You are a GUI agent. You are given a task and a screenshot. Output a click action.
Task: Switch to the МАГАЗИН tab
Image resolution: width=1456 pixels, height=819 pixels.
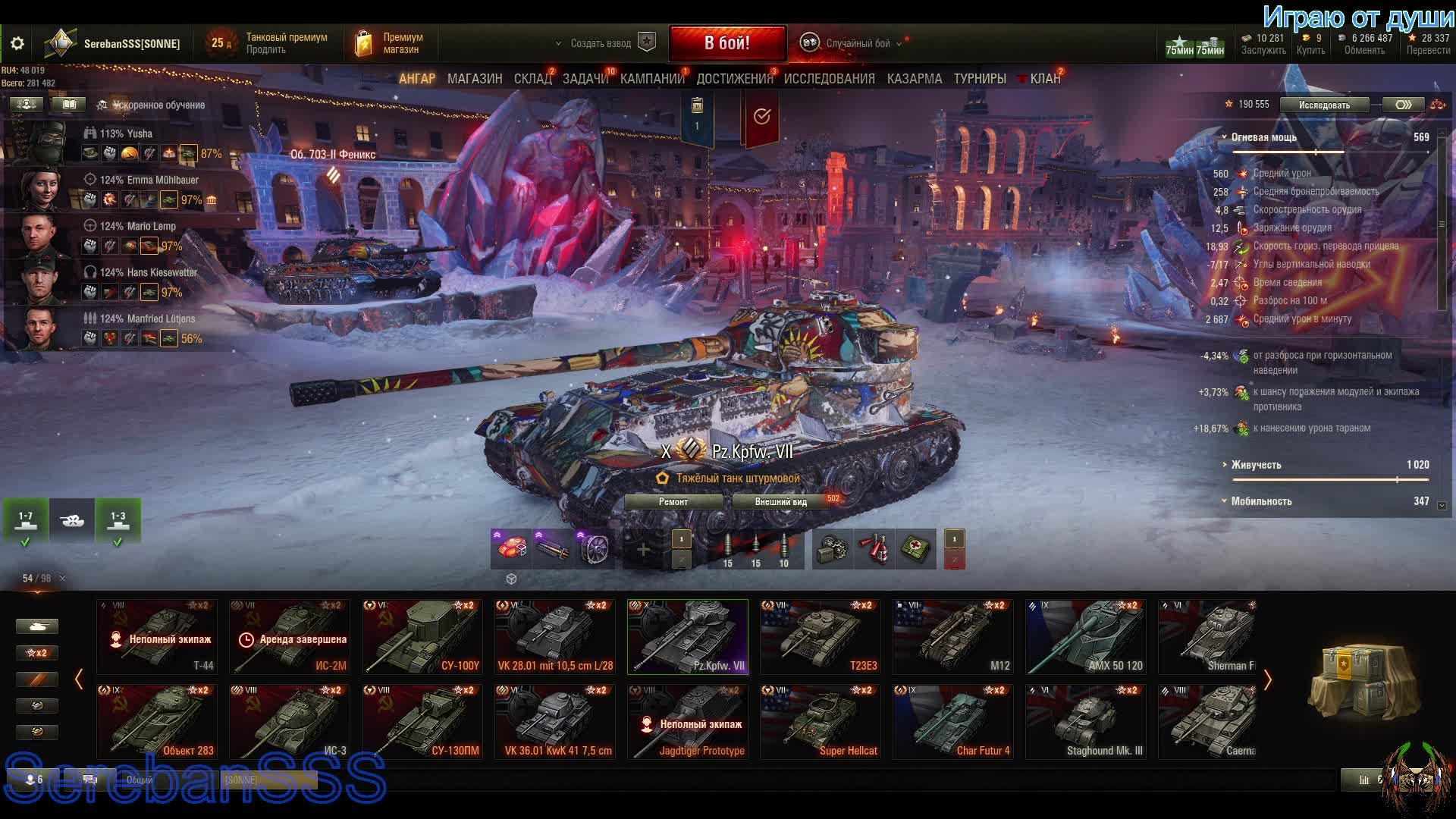(x=475, y=79)
